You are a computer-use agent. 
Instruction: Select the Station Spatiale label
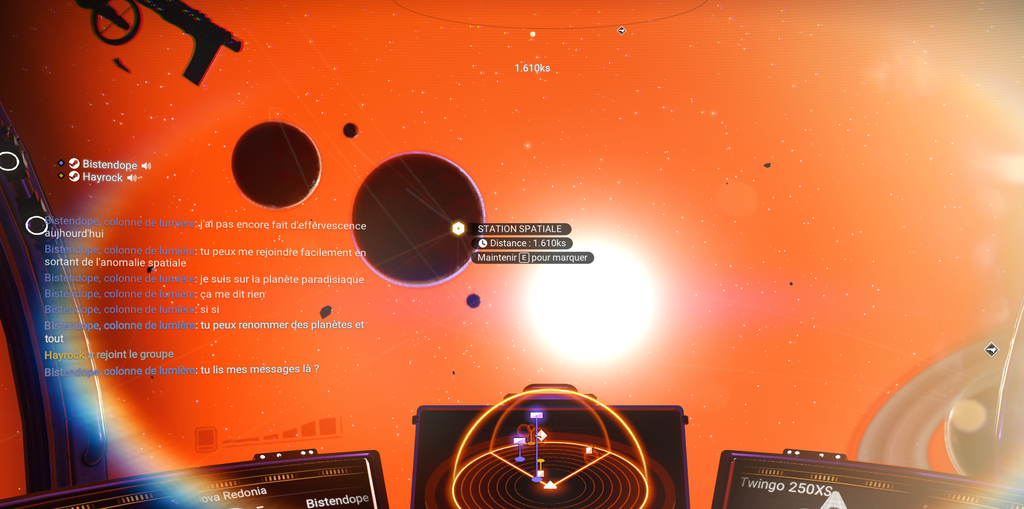[519, 229]
